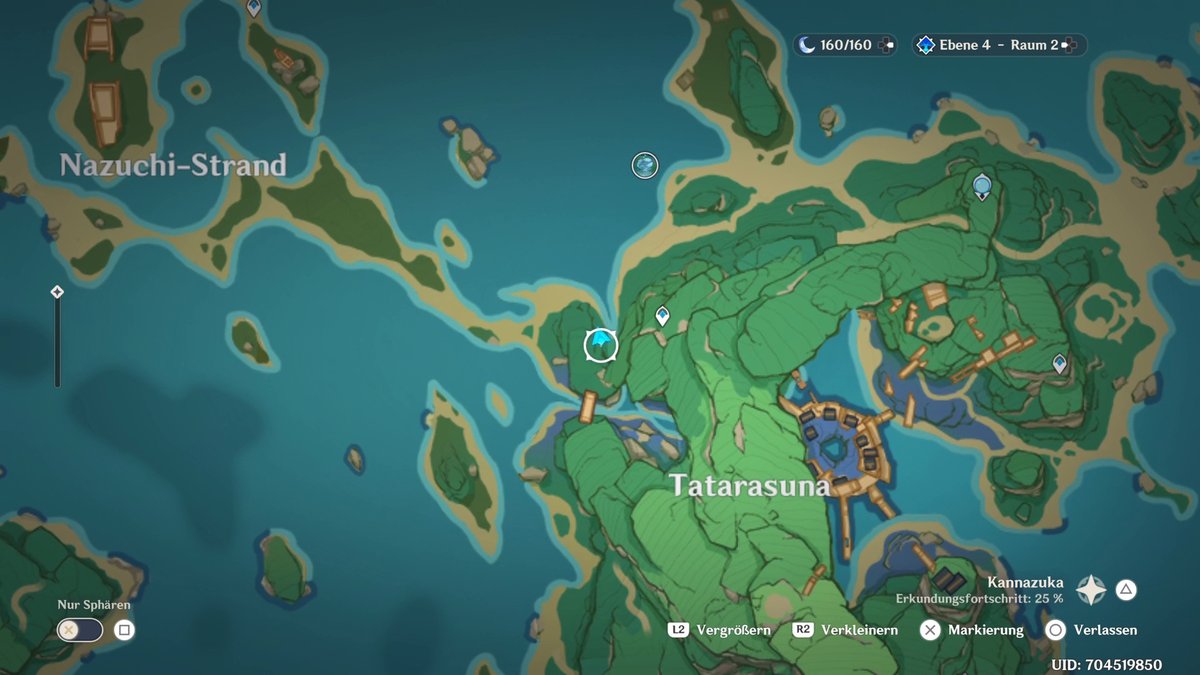The image size is (1200, 675).
Task: Click the map zoom slider handle
Action: point(57,292)
